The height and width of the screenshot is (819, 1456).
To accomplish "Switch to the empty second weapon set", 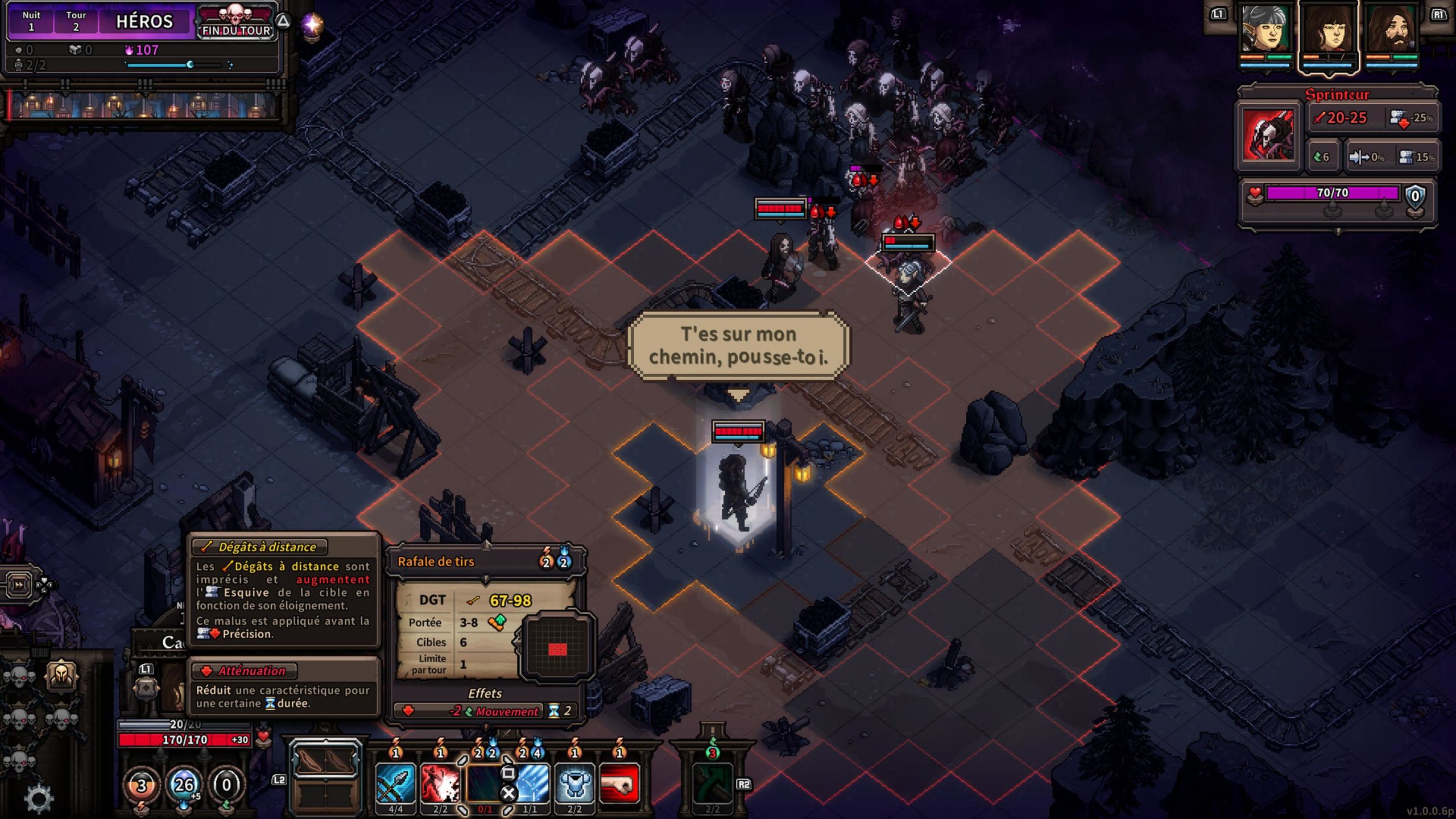I will coord(325,796).
